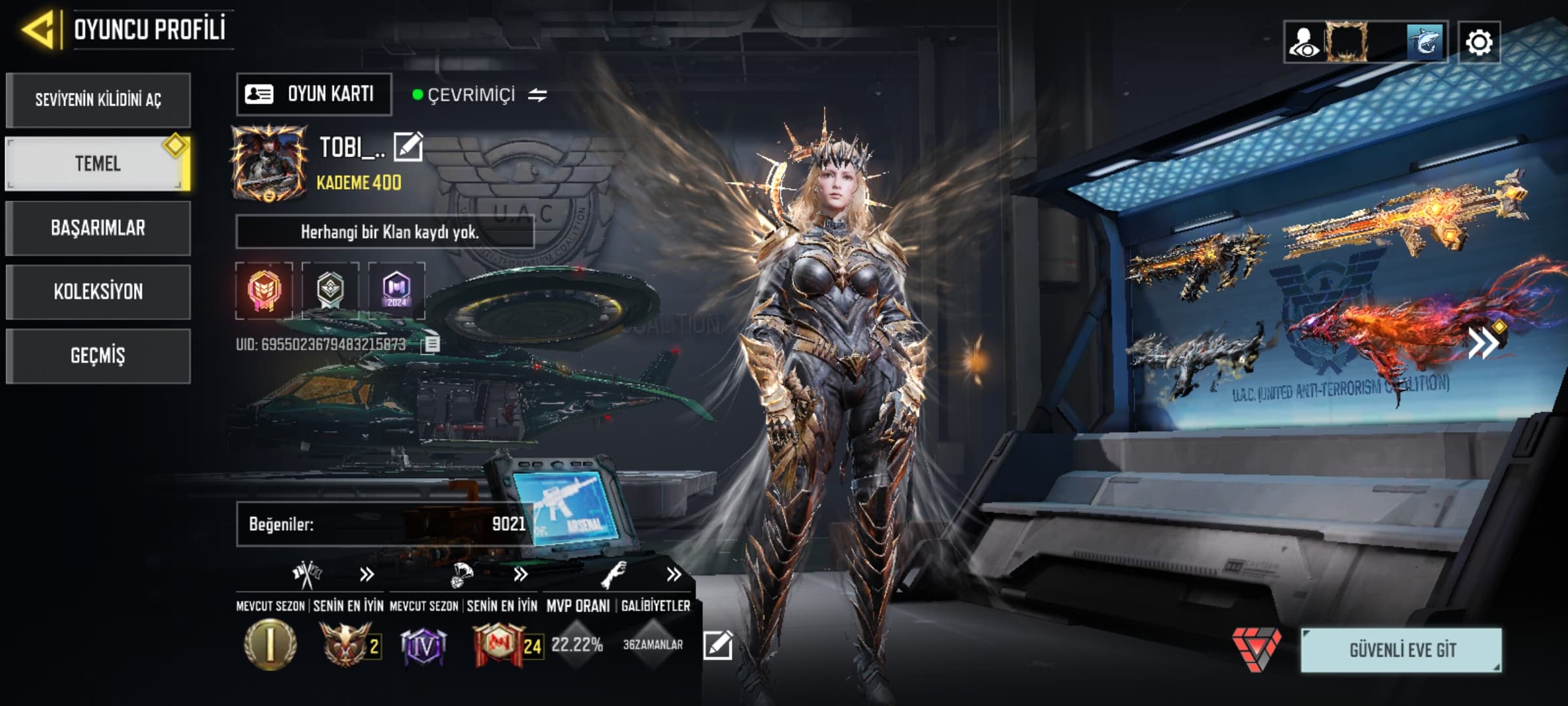Viewport: 1568px width, 706px height.
Task: Expand the battle royale parachute stats arrows
Action: coord(520,575)
